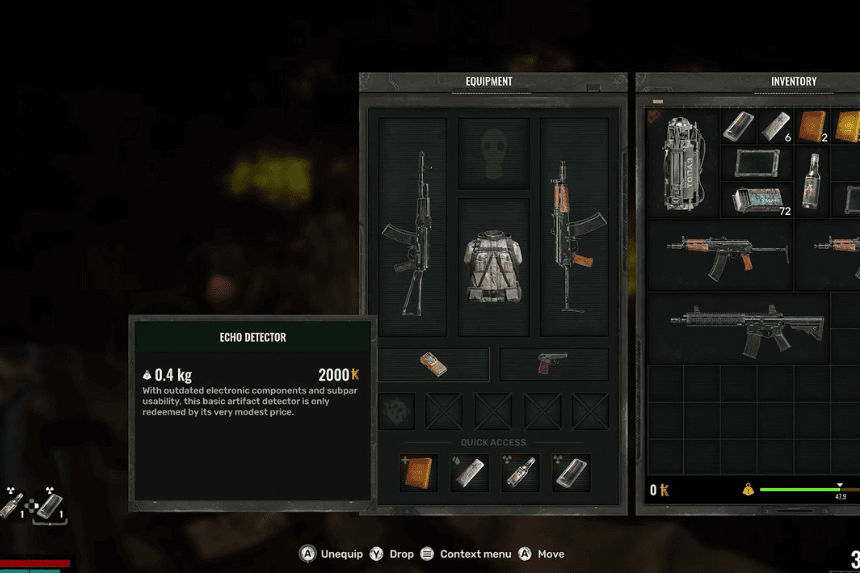Viewport: 860px width, 573px height.
Task: Open the Equipment panel header
Action: click(x=489, y=82)
